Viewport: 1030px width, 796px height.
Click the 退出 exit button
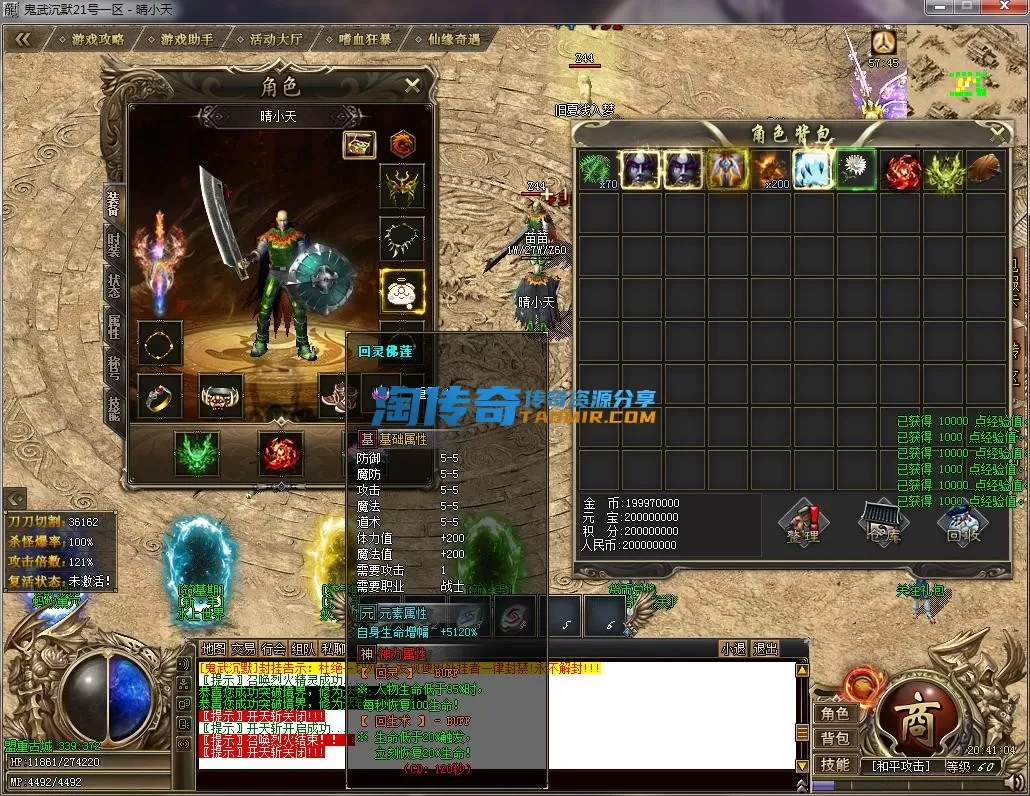point(765,649)
